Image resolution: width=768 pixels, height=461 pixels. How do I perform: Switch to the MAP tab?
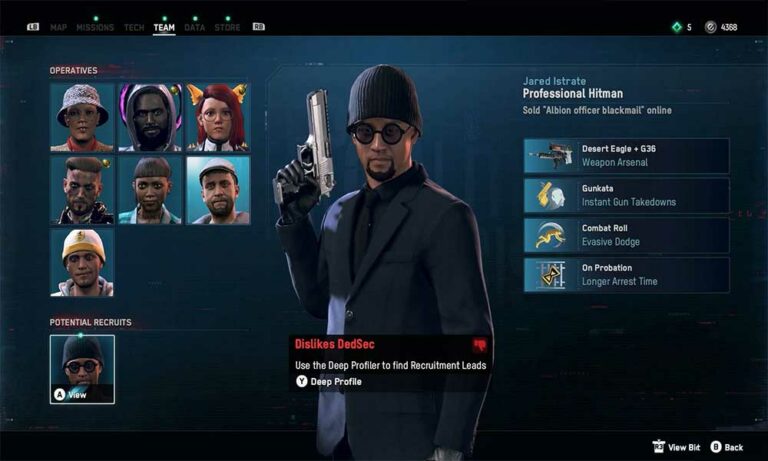pyautogui.click(x=58, y=27)
